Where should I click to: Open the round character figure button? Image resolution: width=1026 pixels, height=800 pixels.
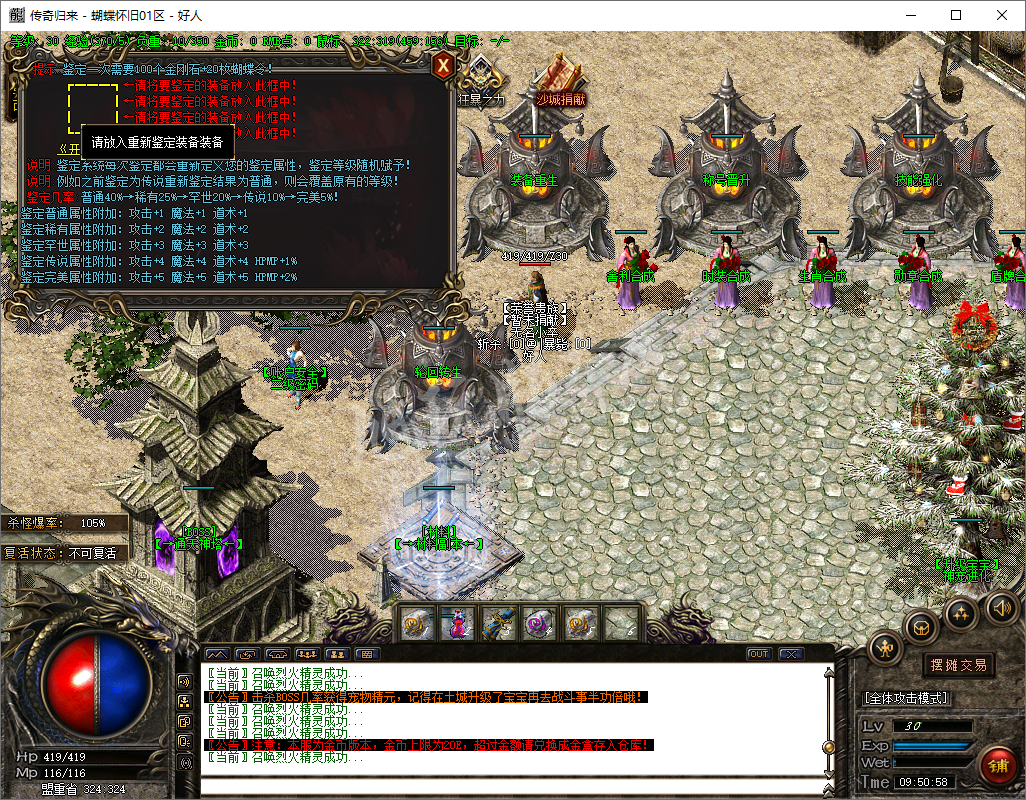tap(885, 648)
